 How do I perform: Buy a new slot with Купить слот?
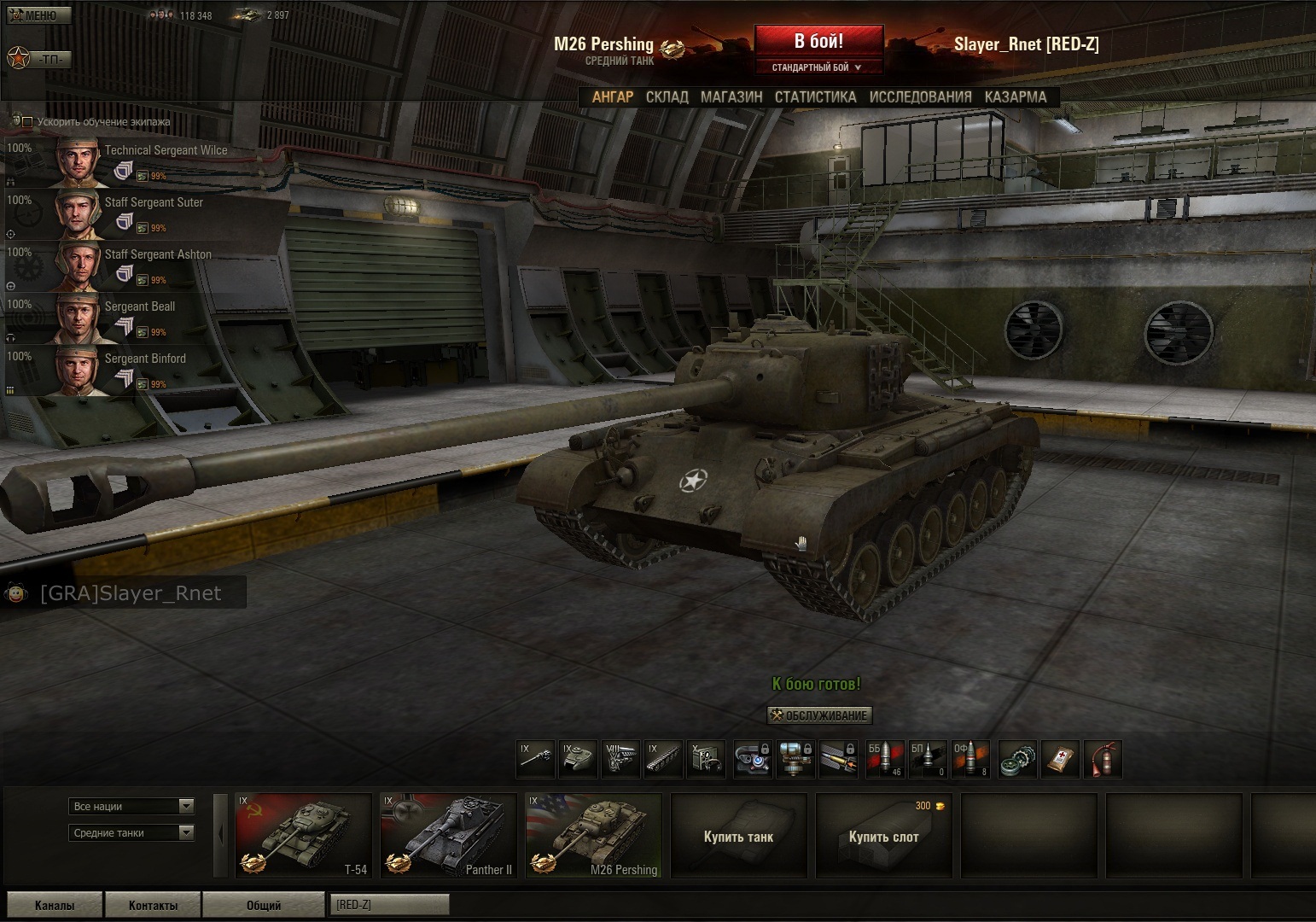click(883, 836)
